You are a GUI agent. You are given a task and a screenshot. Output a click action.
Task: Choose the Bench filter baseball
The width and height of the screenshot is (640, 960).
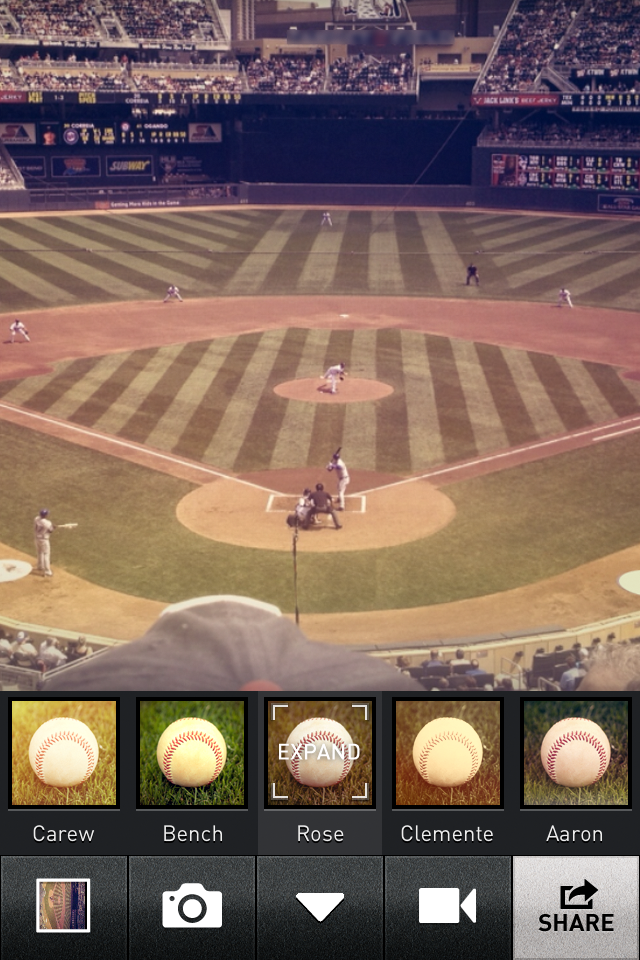pyautogui.click(x=192, y=753)
